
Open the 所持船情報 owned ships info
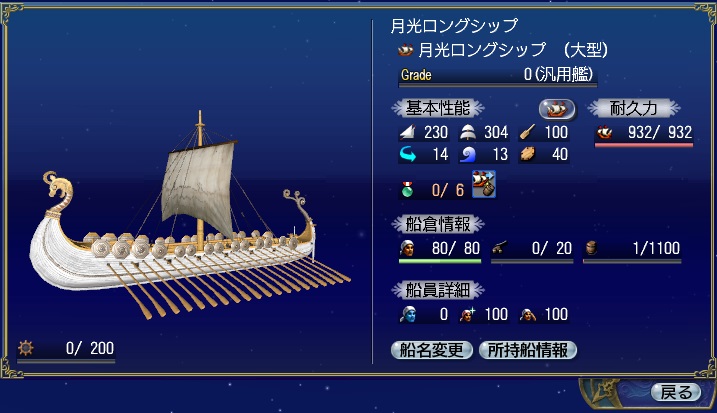click(x=528, y=350)
